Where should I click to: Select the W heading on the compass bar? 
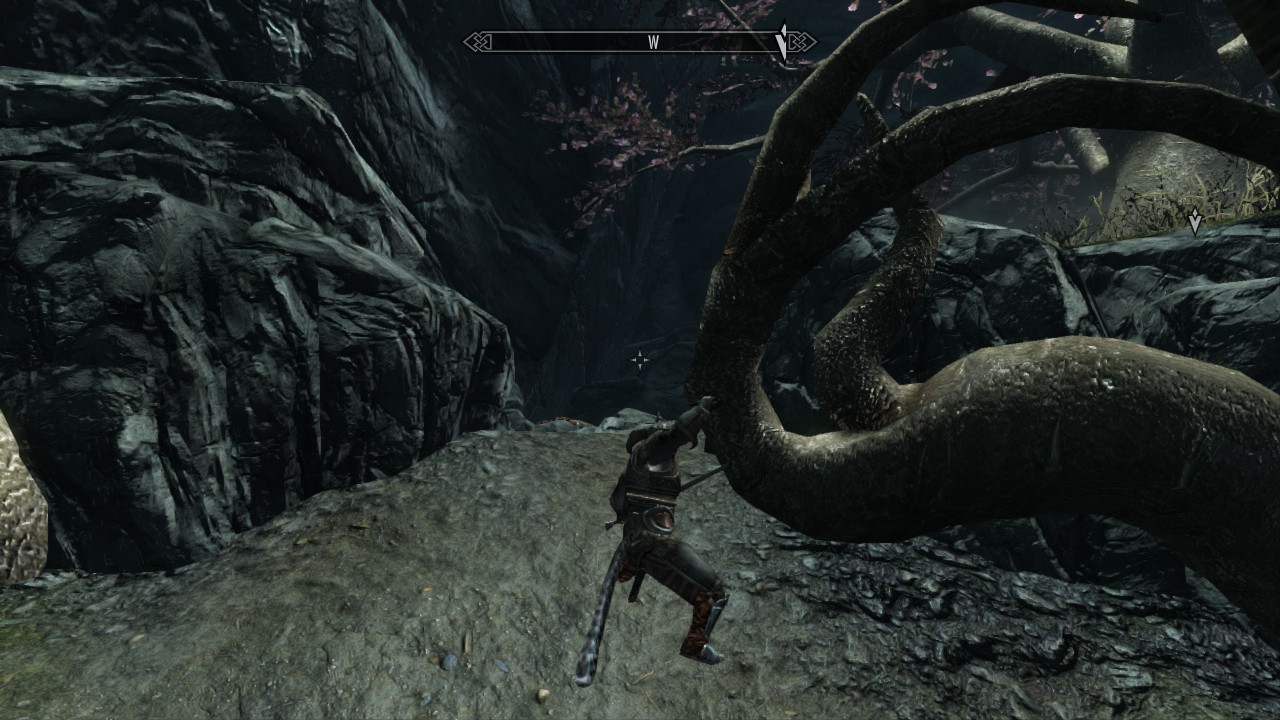[x=653, y=42]
